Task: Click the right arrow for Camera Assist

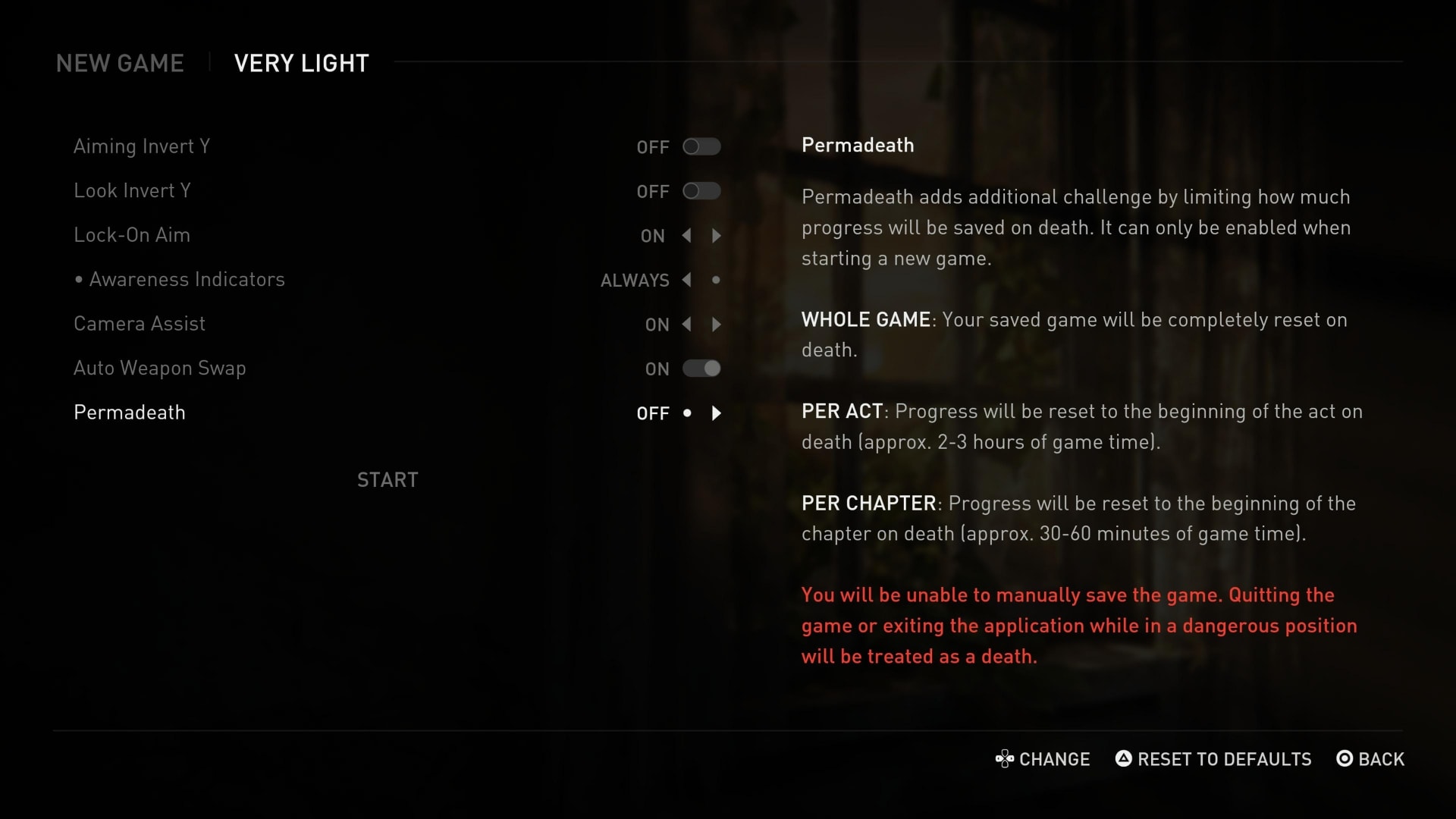Action: [717, 325]
